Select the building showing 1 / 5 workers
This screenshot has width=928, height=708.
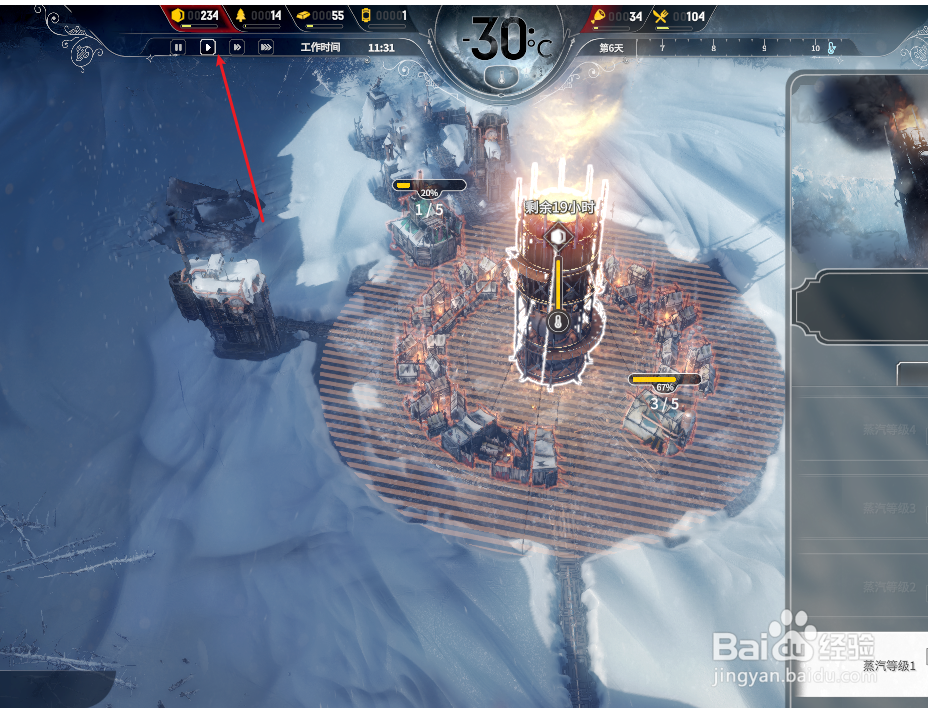[x=428, y=236]
